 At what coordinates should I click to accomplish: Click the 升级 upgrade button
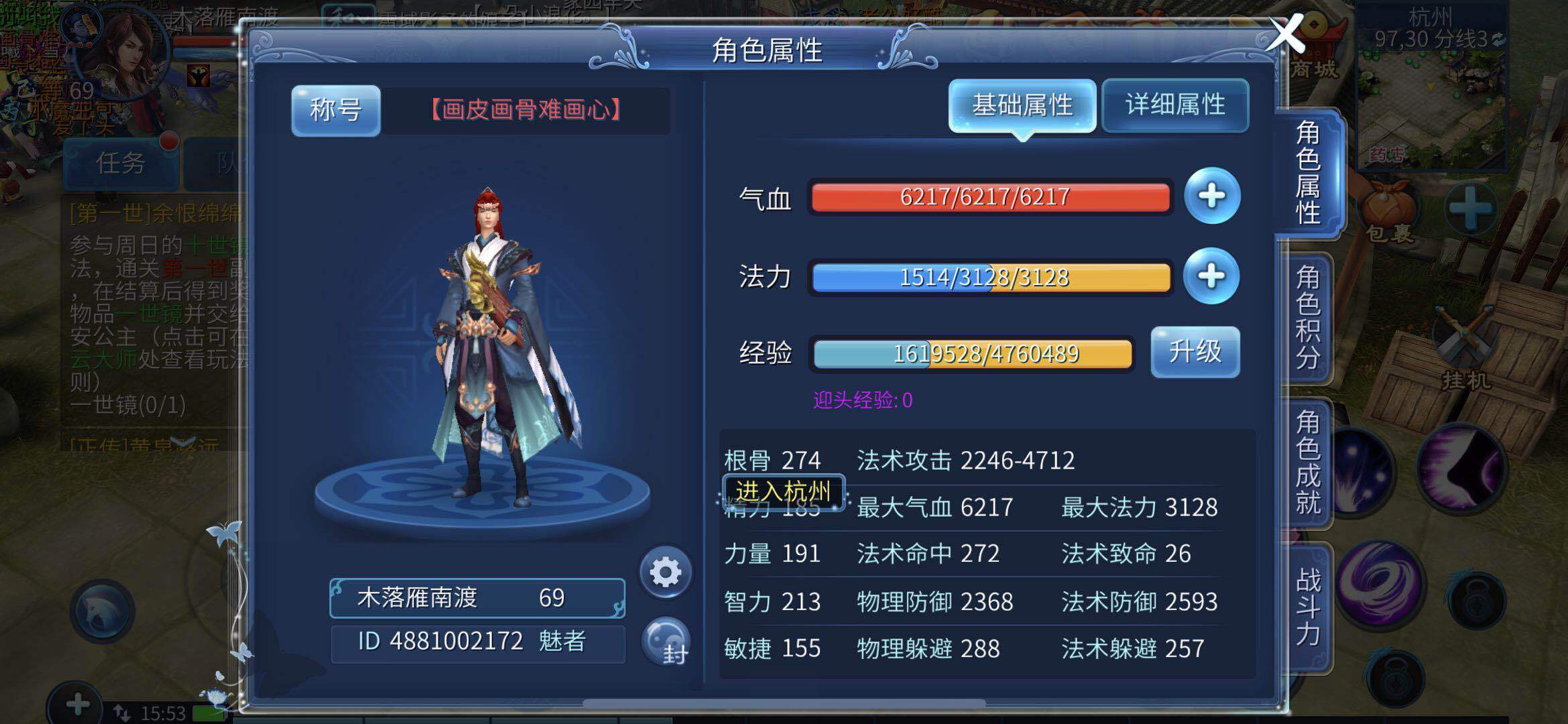coord(1196,353)
